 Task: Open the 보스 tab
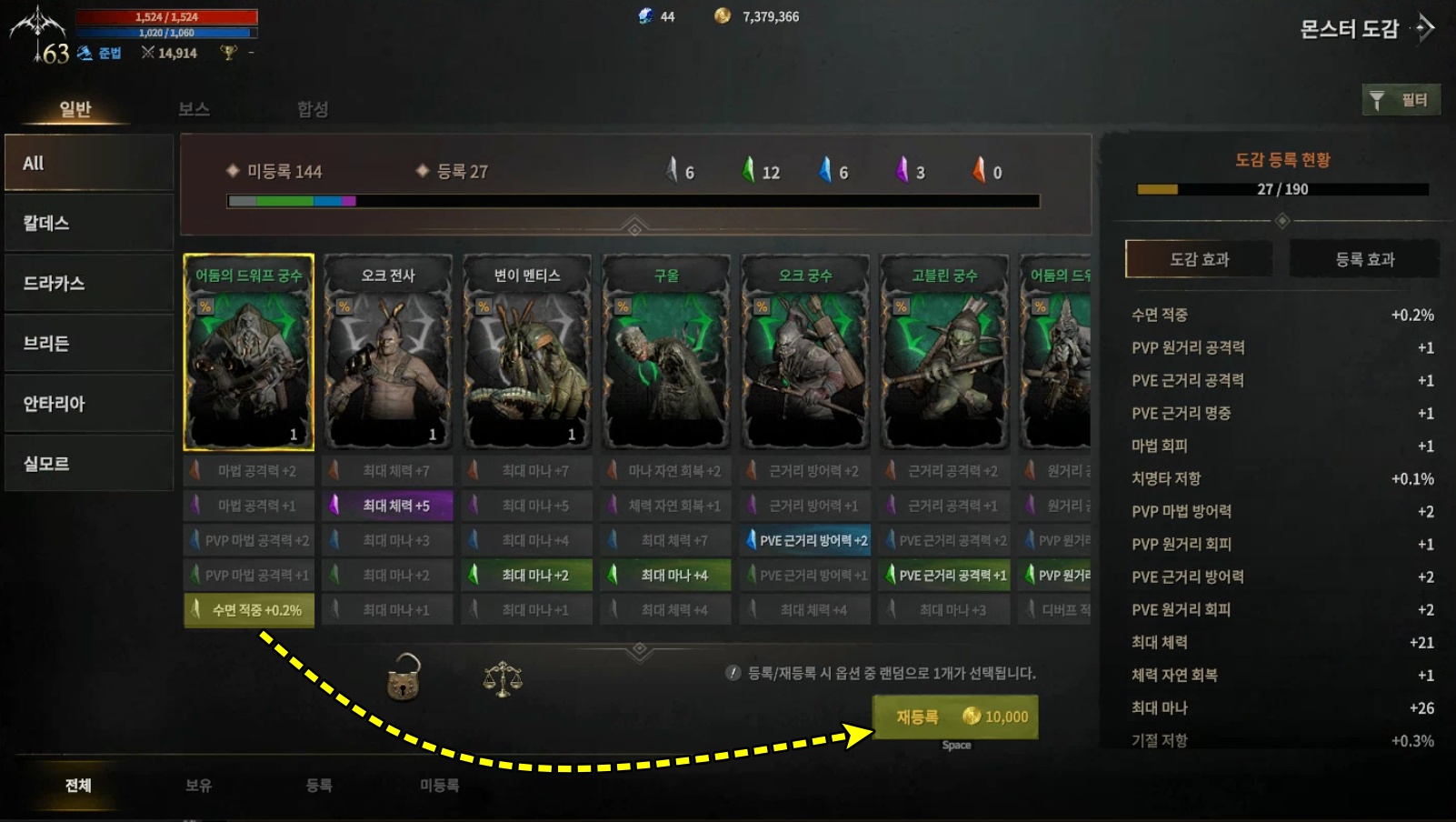click(194, 109)
